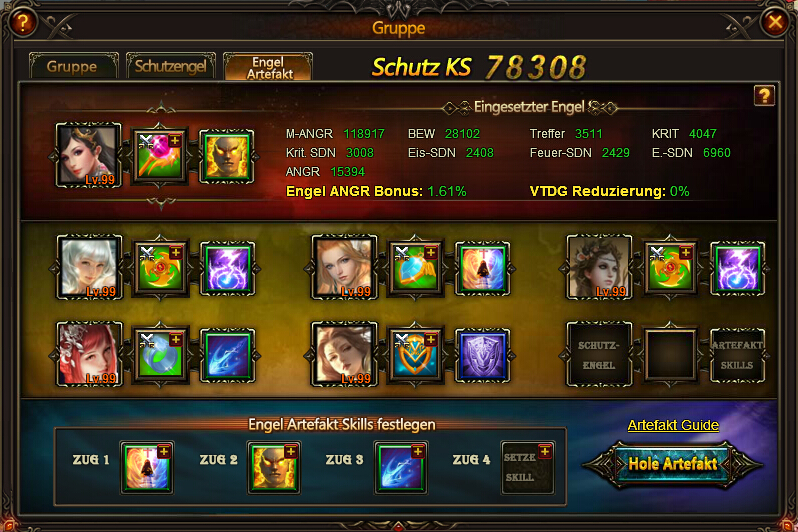Click the empty Artefakt Skills slot
Image resolution: width=798 pixels, height=532 pixels.
(x=737, y=353)
